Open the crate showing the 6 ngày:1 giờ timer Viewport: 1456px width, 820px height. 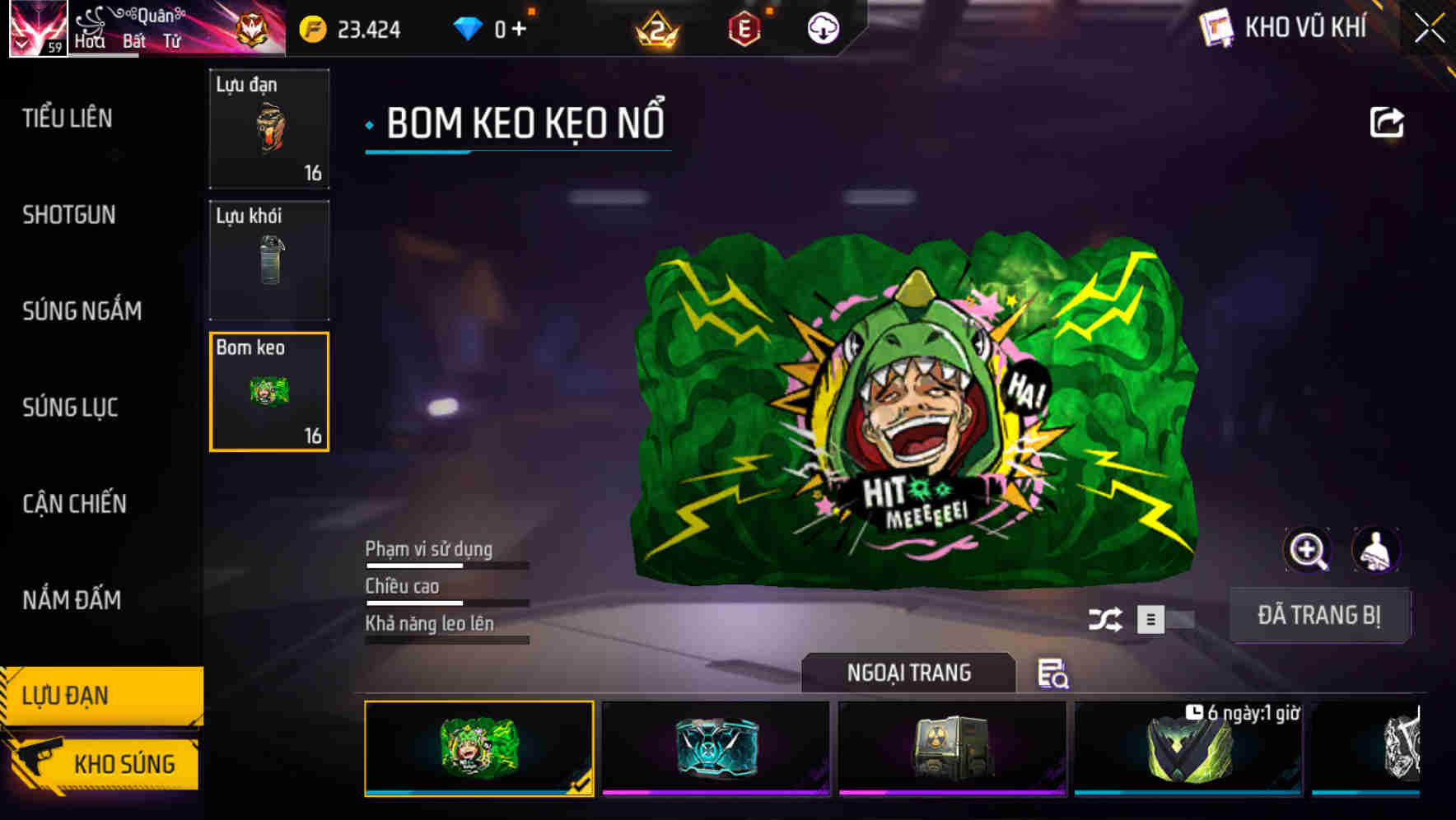1189,749
